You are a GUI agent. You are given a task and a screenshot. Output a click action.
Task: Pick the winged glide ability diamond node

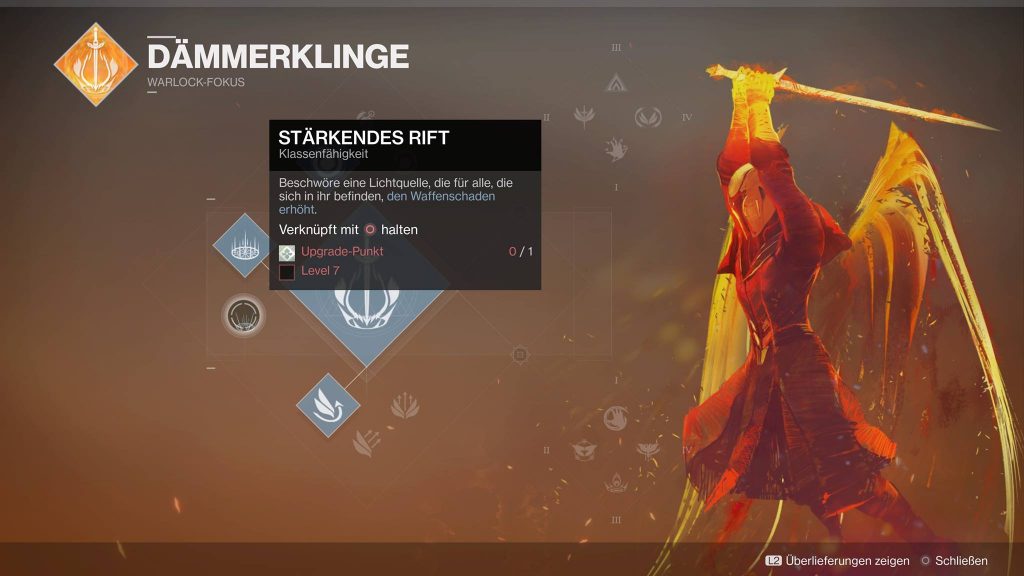(328, 404)
